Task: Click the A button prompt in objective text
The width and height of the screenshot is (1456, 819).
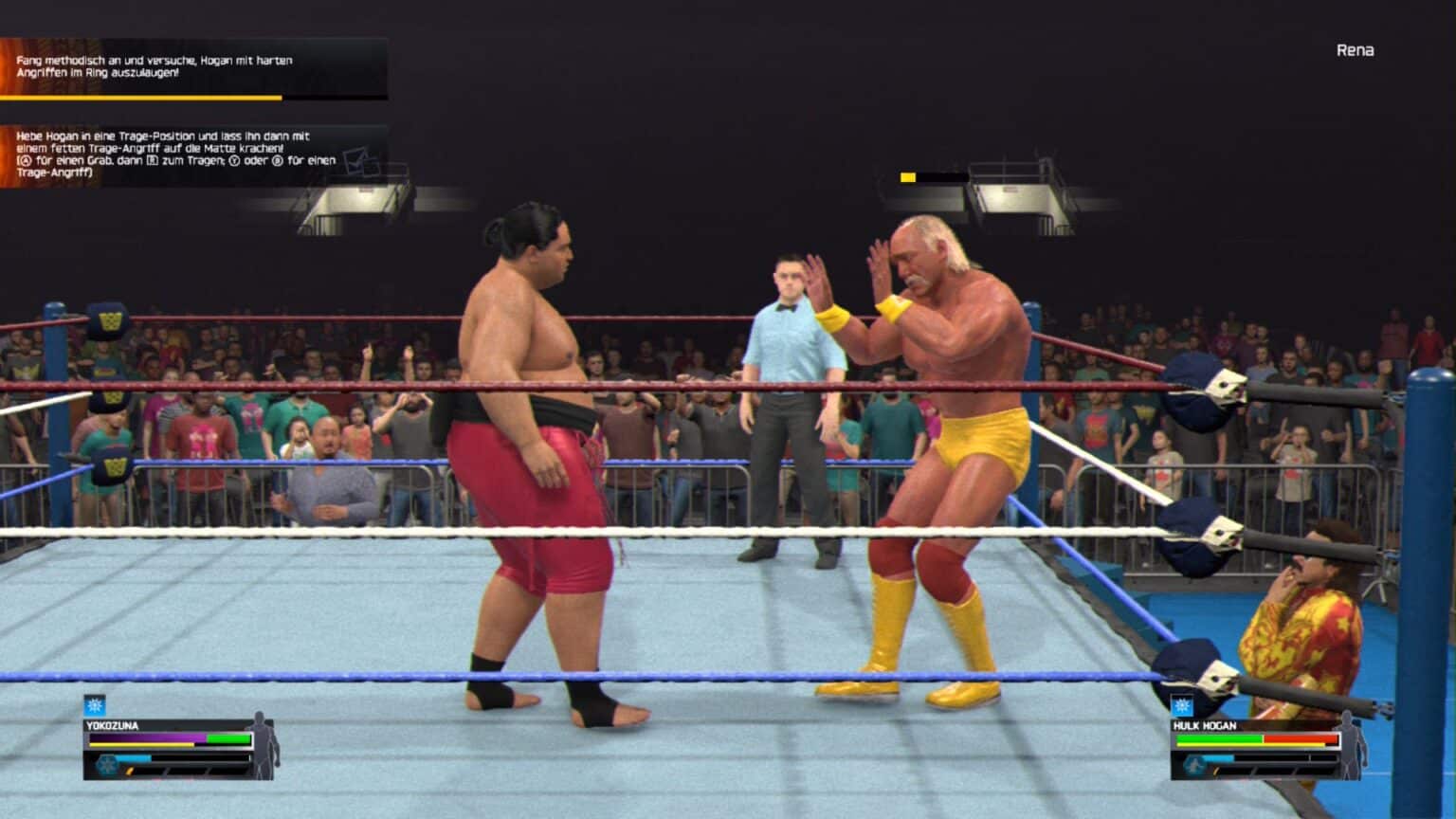Action: pos(25,161)
